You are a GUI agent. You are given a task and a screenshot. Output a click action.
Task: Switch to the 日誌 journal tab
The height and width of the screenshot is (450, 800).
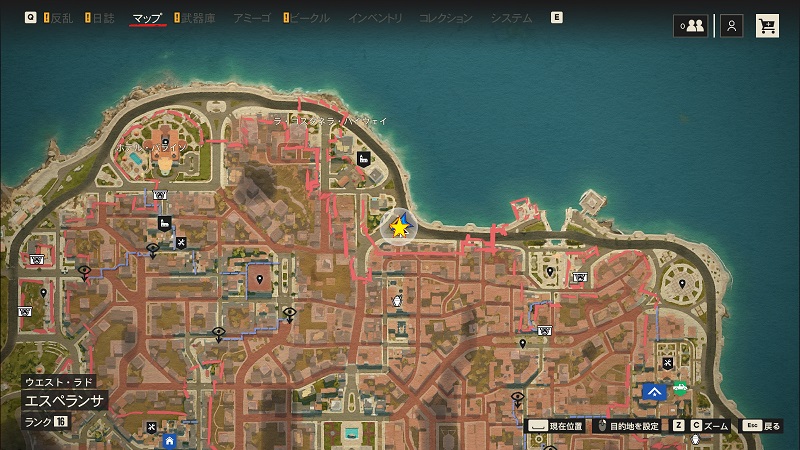coord(103,18)
